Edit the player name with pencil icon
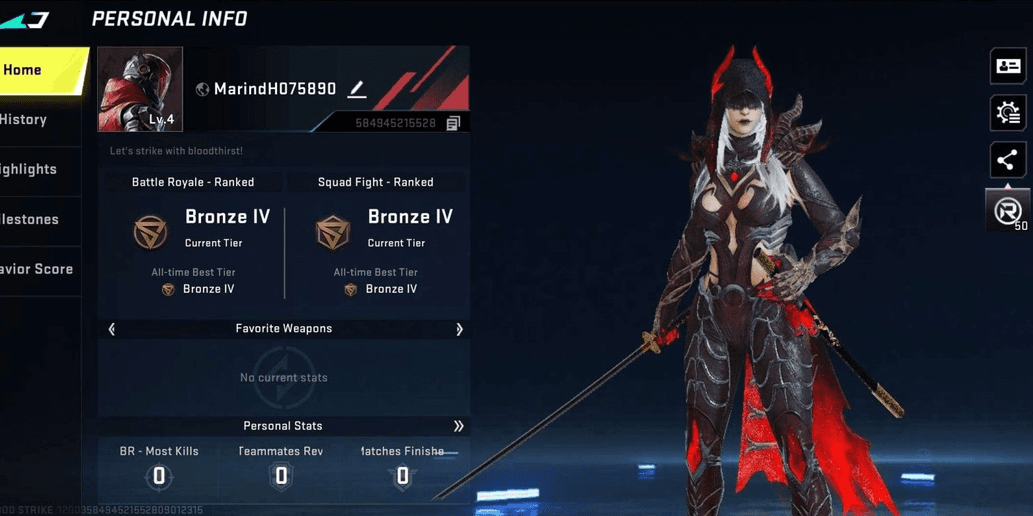The height and width of the screenshot is (516, 1033). click(x=357, y=89)
